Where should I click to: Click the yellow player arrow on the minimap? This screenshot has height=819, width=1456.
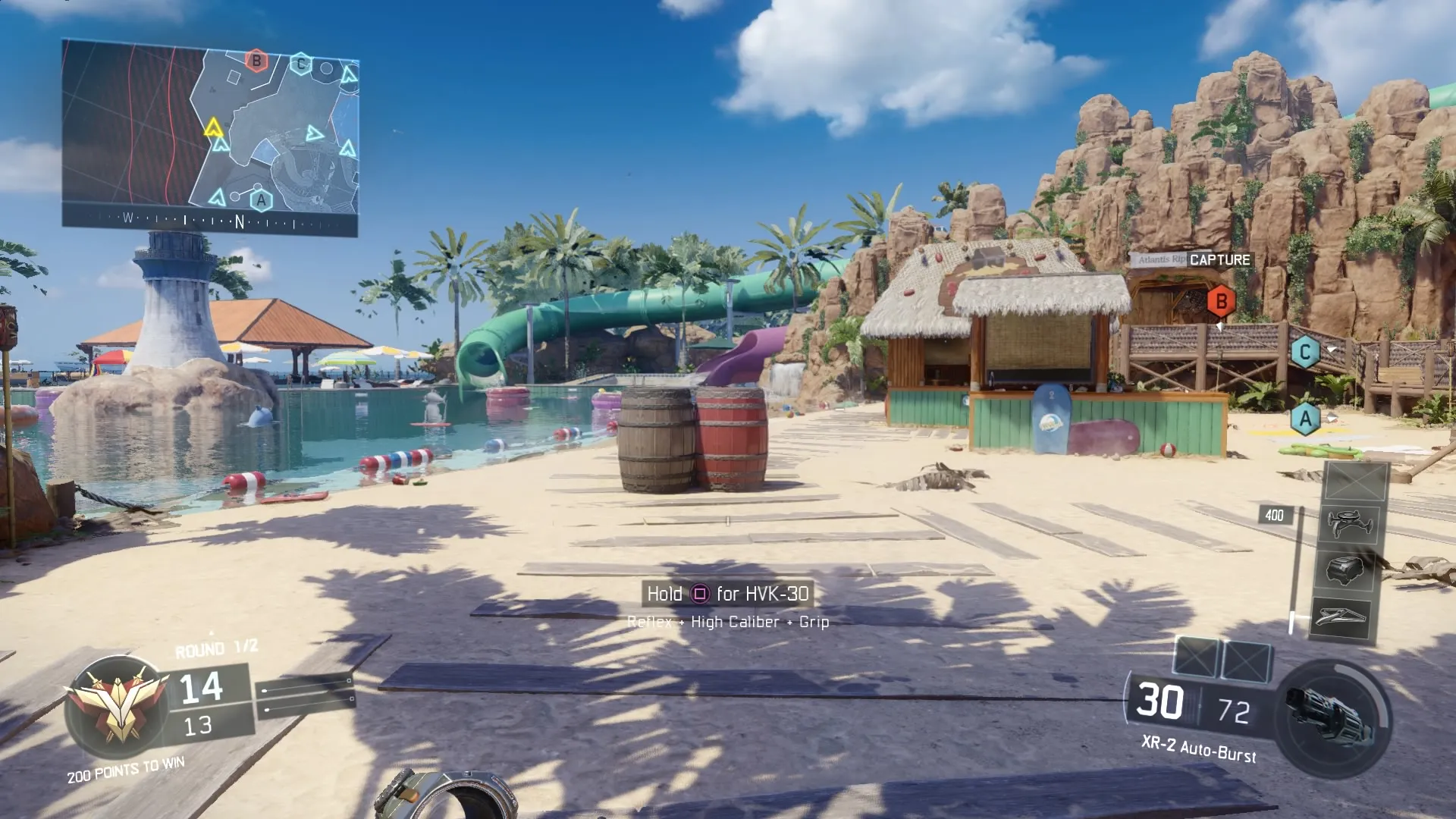coord(214,127)
